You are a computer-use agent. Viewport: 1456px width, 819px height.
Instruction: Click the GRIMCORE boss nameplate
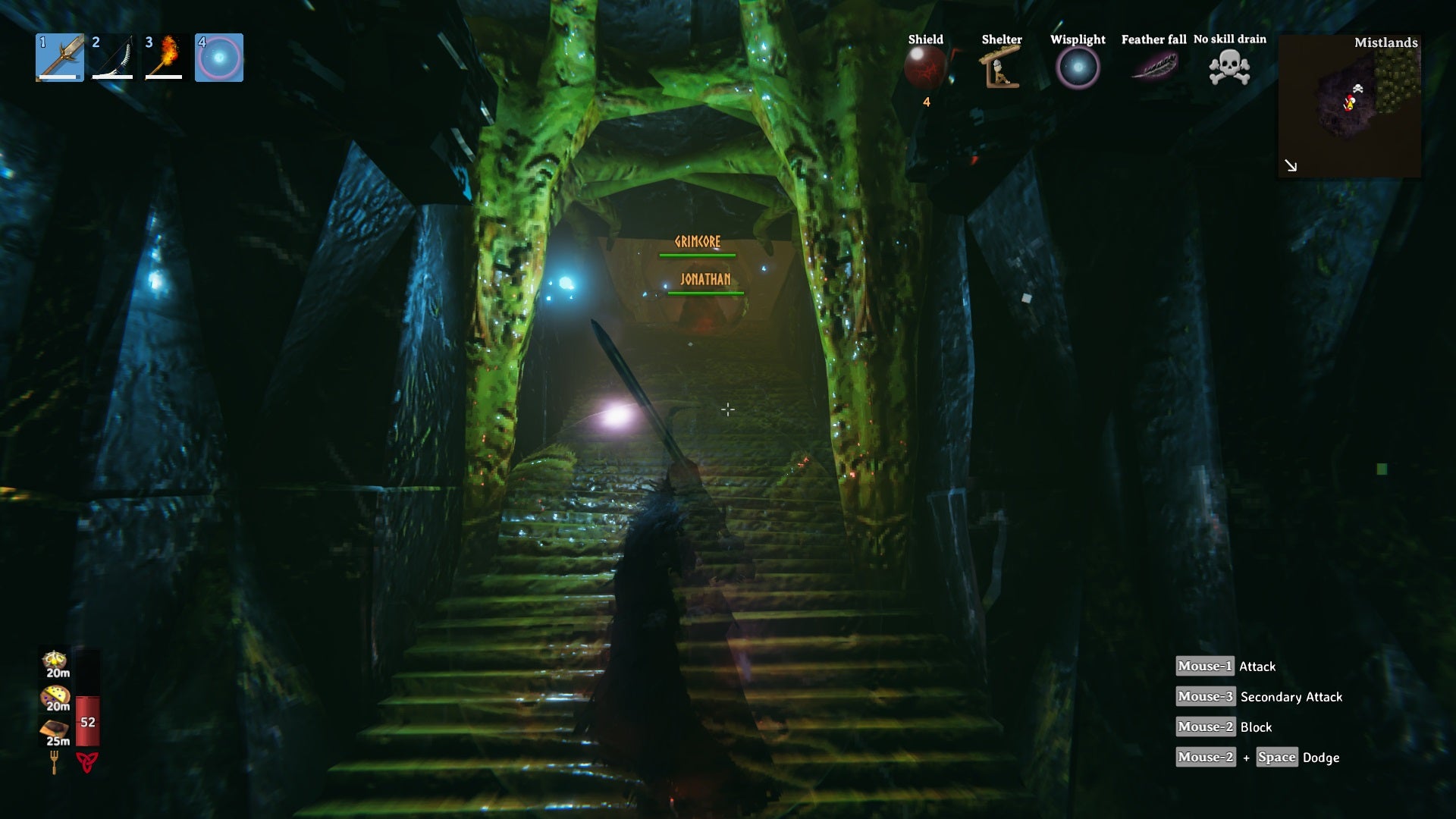pyautogui.click(x=698, y=241)
